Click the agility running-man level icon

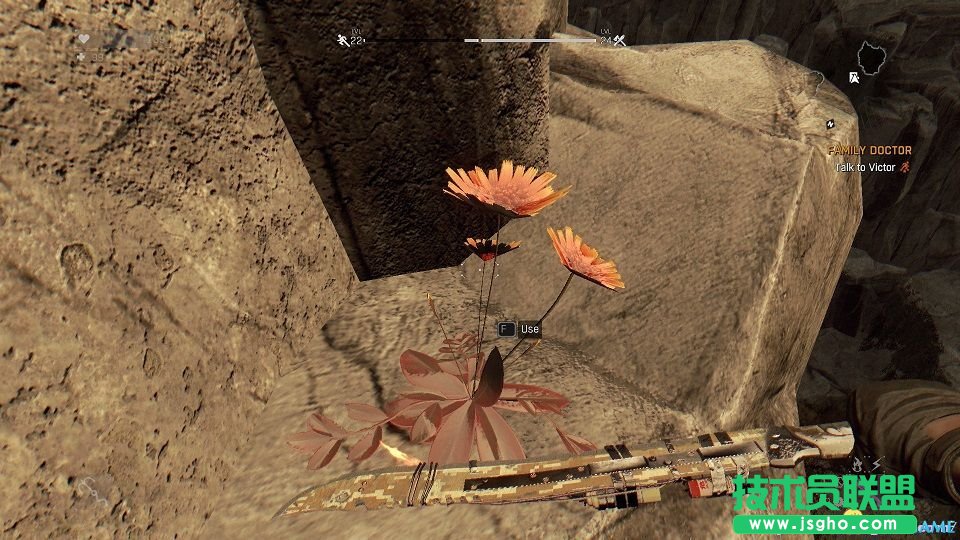coord(343,41)
